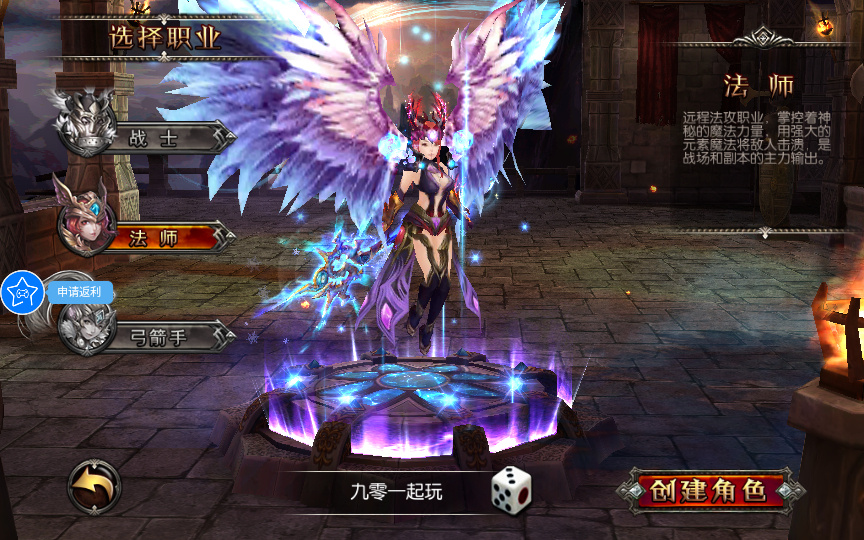Edit the character name field 九零一起玩
The height and width of the screenshot is (540, 864).
click(x=396, y=491)
